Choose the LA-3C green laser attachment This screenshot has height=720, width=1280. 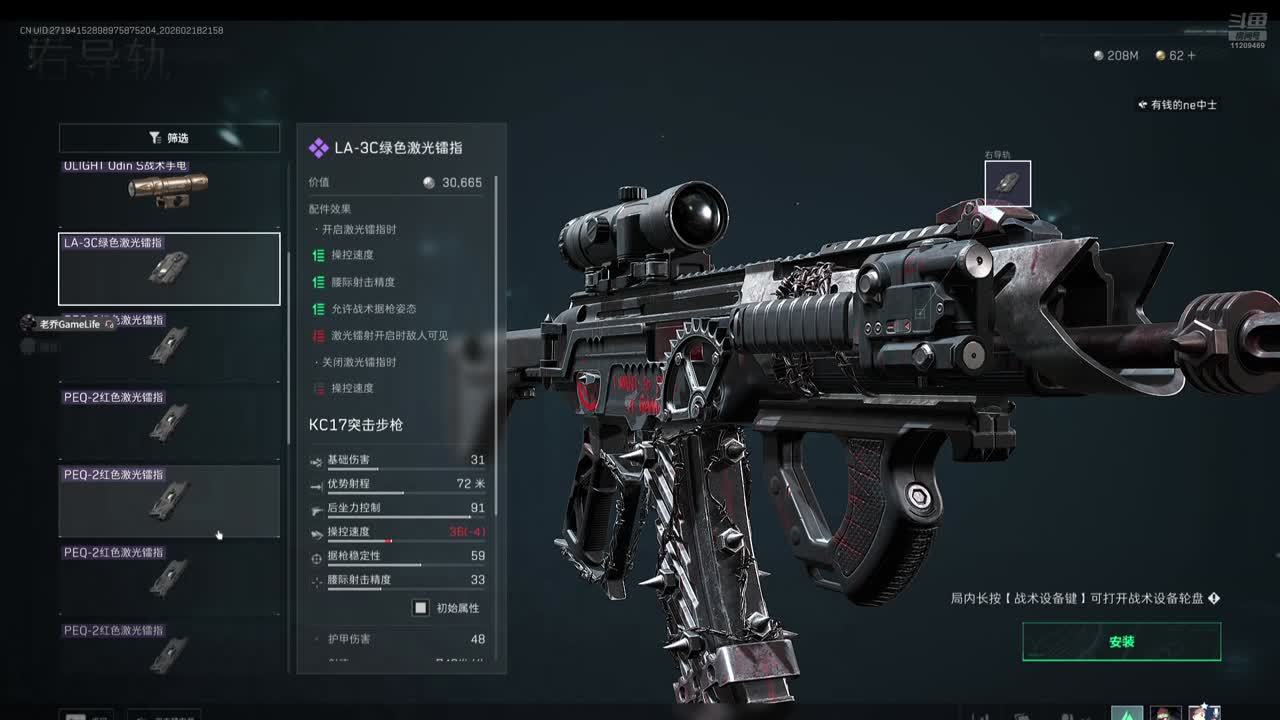169,269
